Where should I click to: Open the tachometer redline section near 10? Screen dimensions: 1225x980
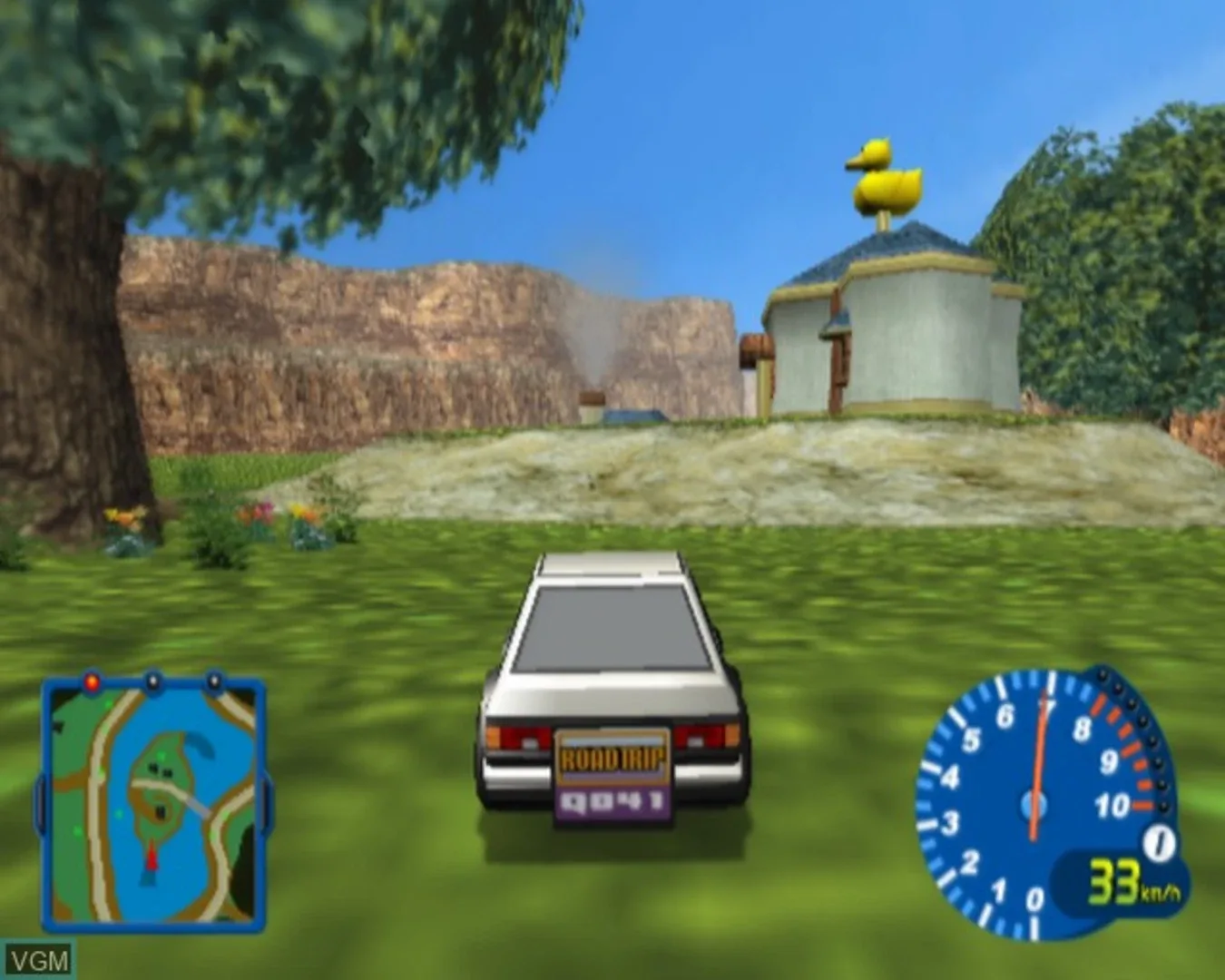click(x=1144, y=802)
